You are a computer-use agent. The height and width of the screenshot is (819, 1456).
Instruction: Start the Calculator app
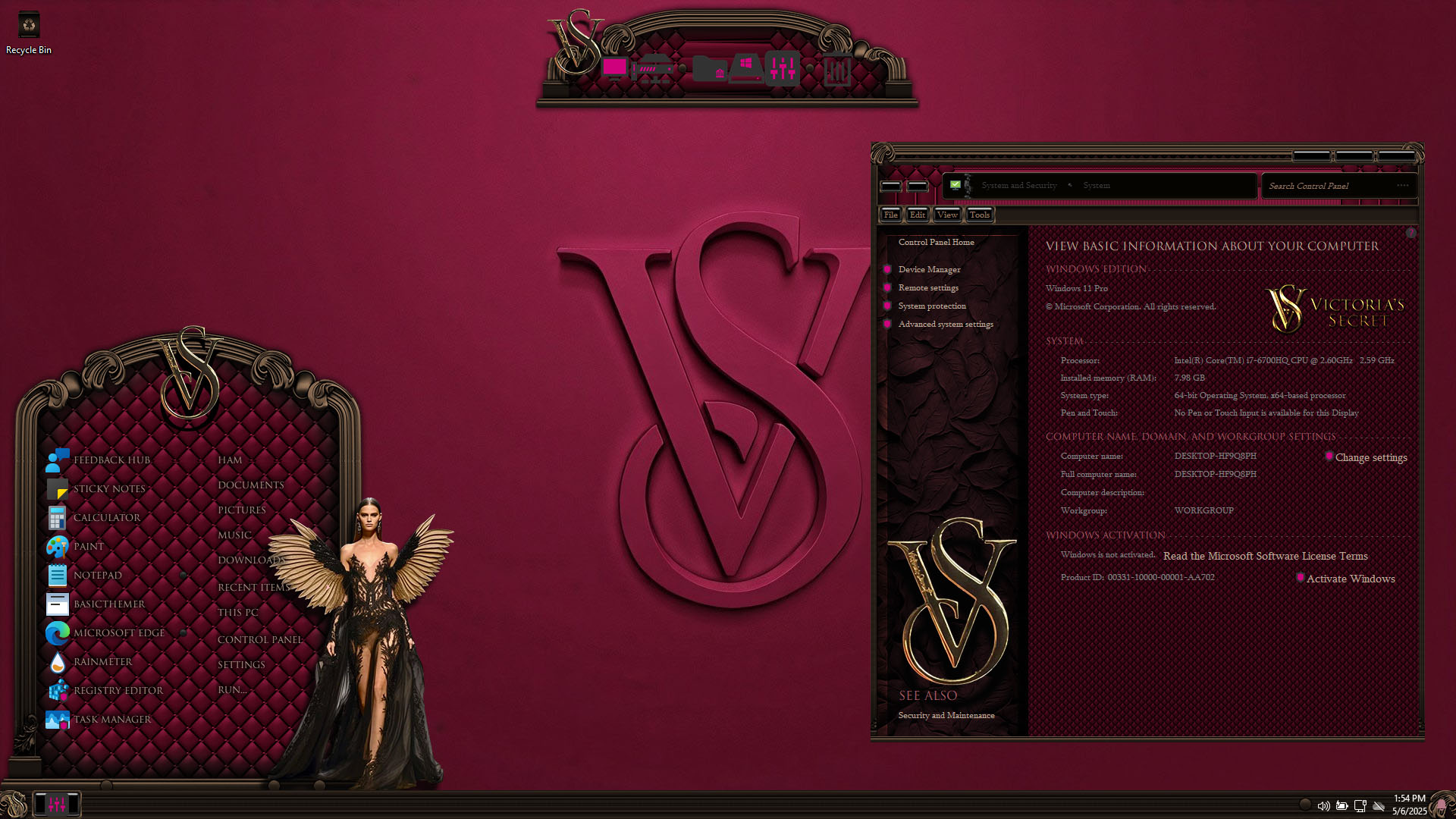[x=106, y=518]
